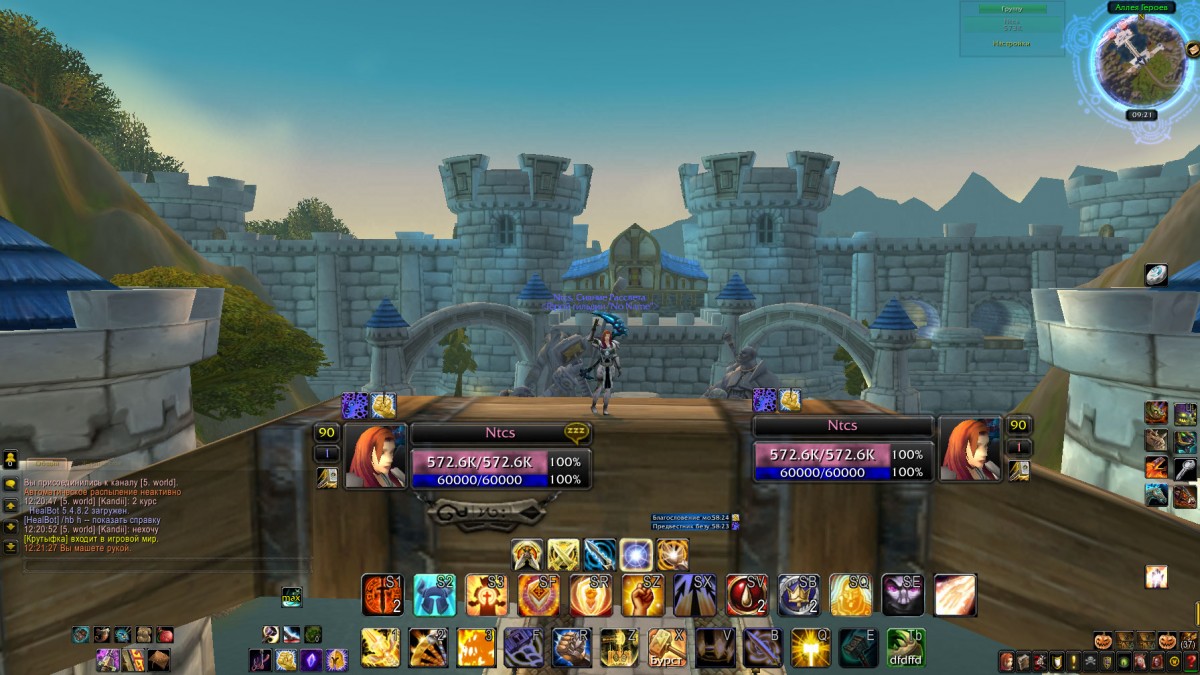Activate the blood drop ability SV
This screenshot has height=675, width=1200.
(x=747, y=595)
